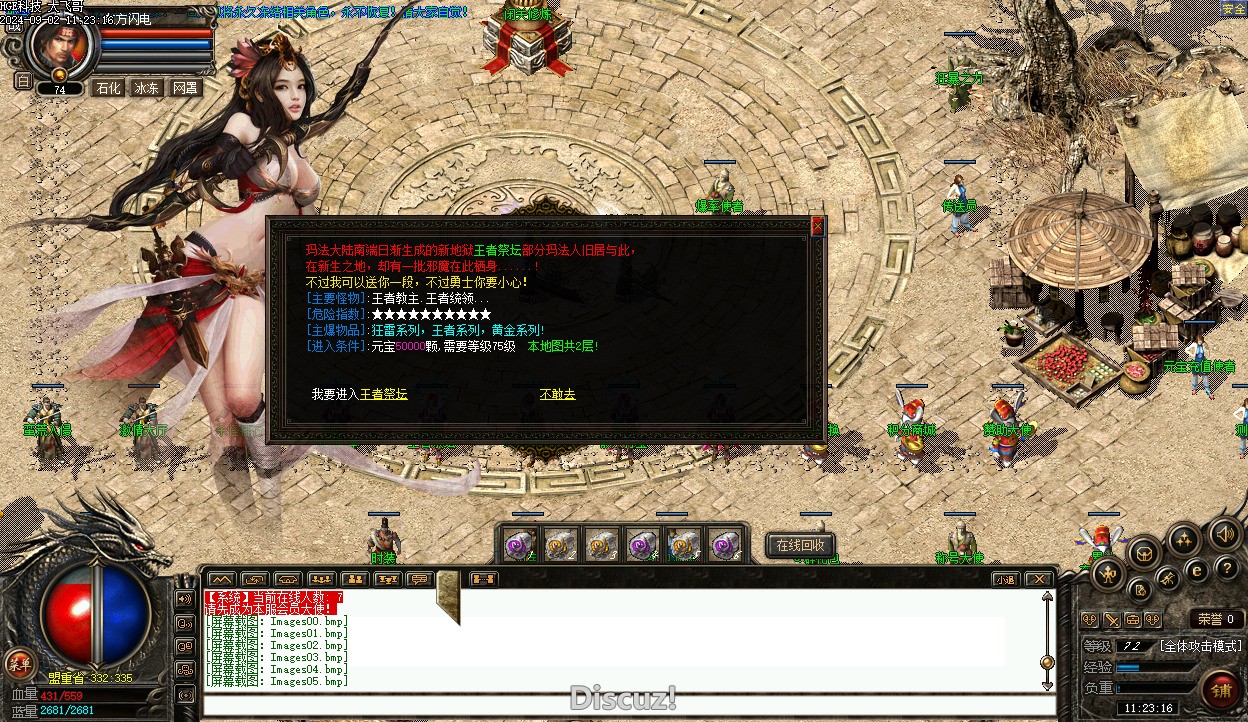Screen dimensions: 1248x722
Task: Select the "不敢去" decline option
Action: (557, 394)
